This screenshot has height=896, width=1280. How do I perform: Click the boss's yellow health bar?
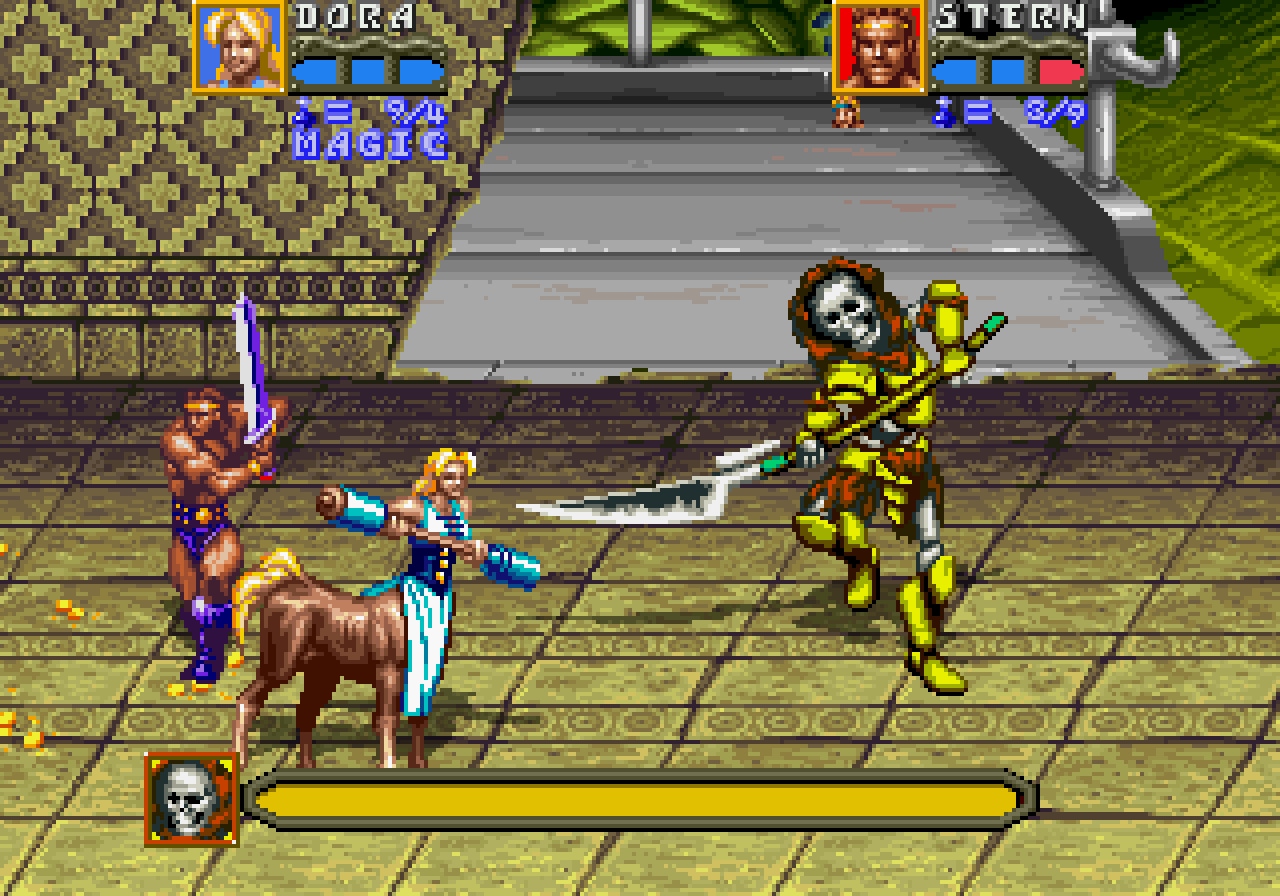coord(640,795)
